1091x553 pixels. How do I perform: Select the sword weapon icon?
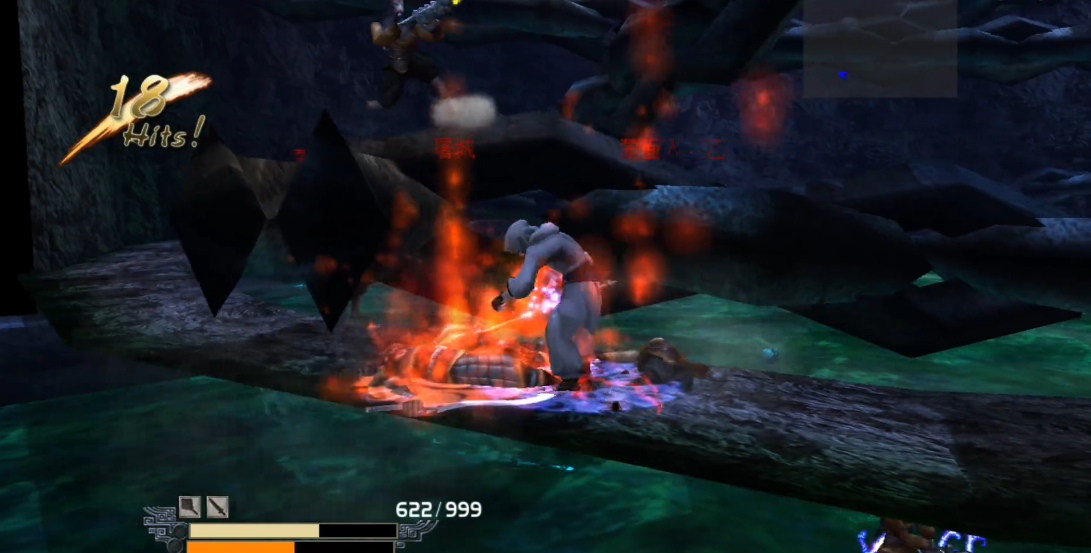(218, 507)
